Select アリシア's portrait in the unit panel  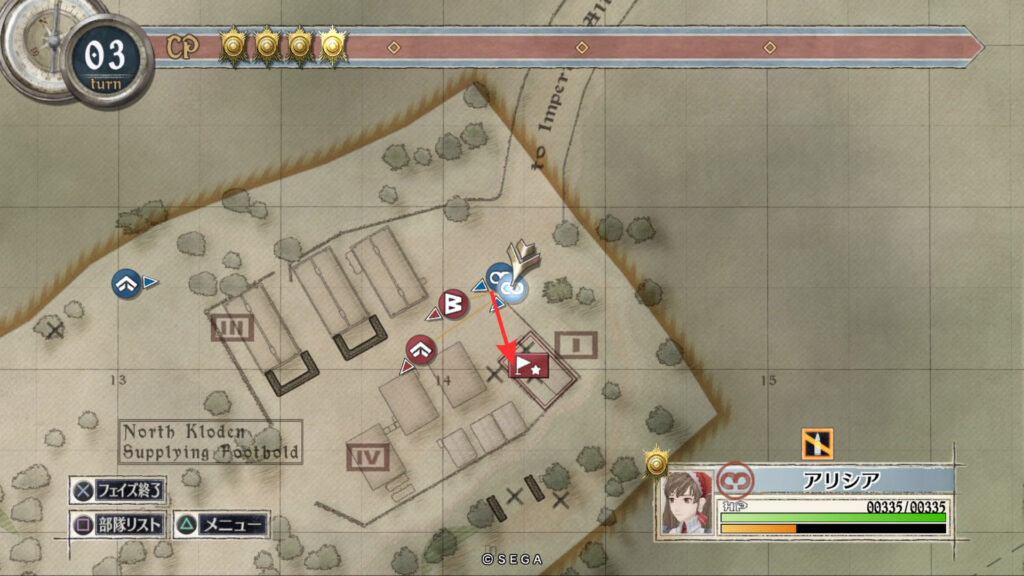685,503
